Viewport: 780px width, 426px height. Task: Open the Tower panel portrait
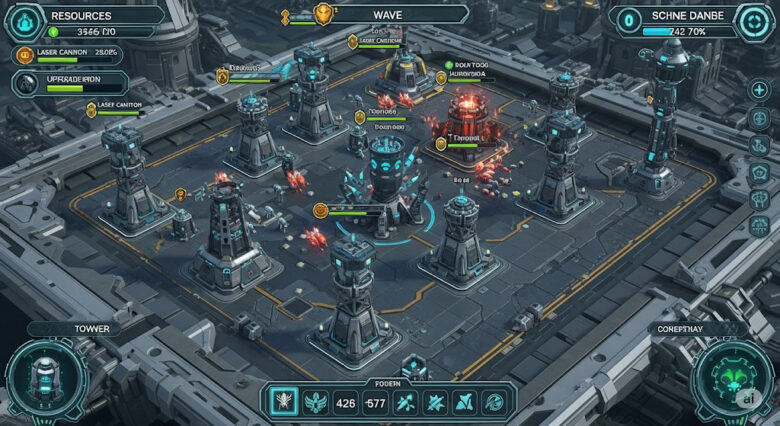pyautogui.click(x=46, y=376)
